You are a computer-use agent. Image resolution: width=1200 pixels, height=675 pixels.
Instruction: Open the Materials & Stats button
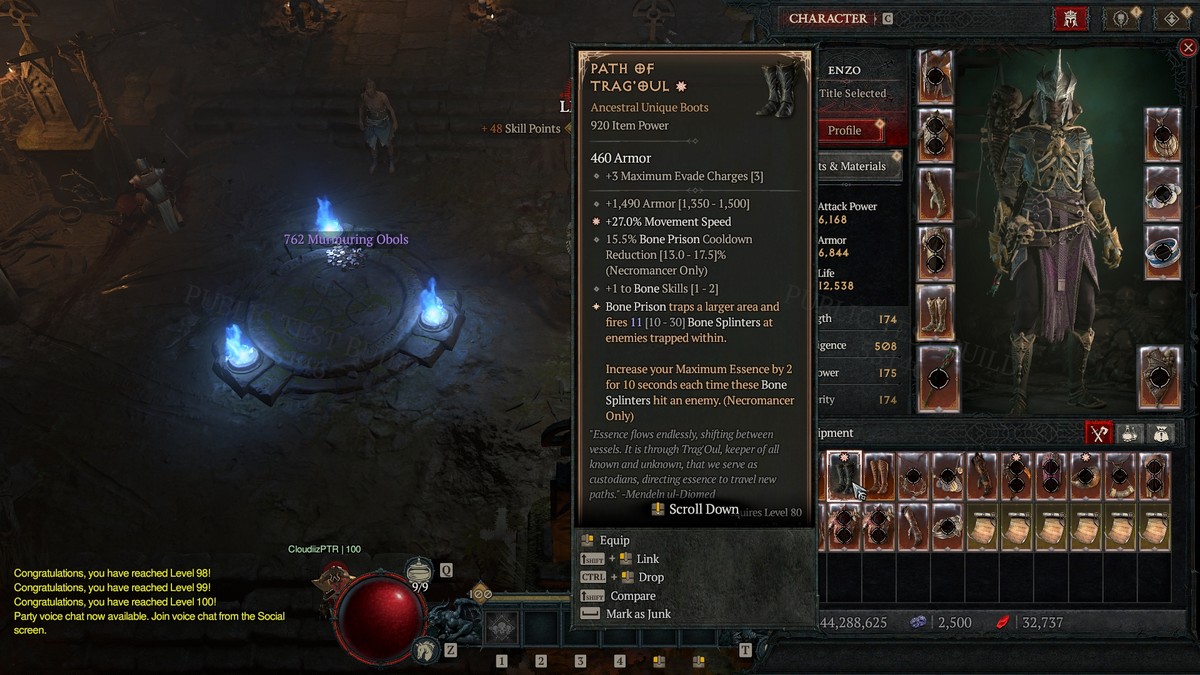tap(860, 166)
